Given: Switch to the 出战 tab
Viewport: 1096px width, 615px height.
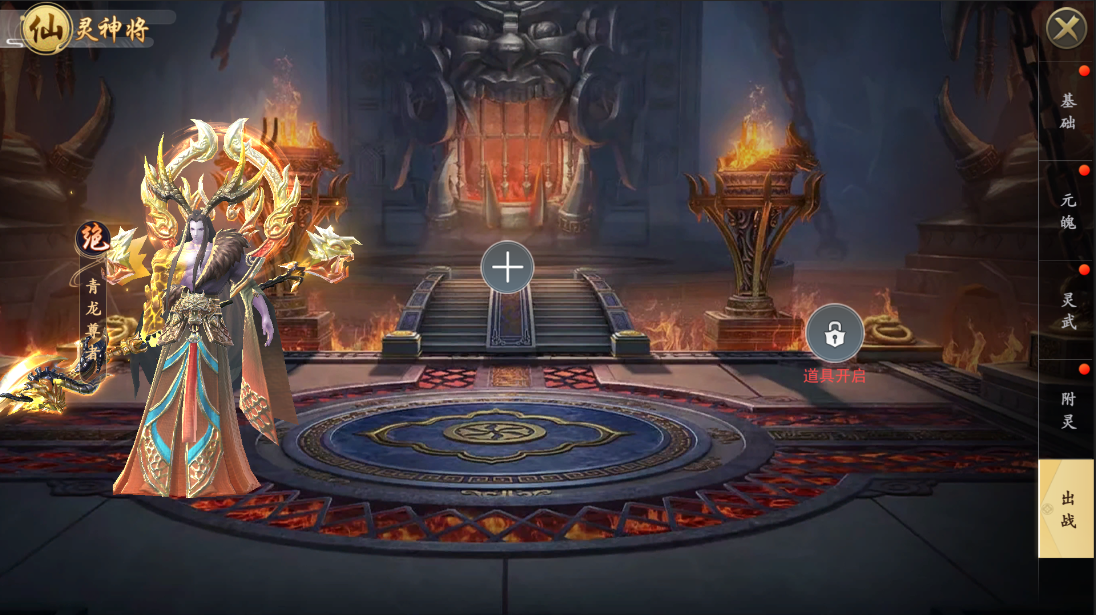Looking at the screenshot, I should (x=1067, y=508).
